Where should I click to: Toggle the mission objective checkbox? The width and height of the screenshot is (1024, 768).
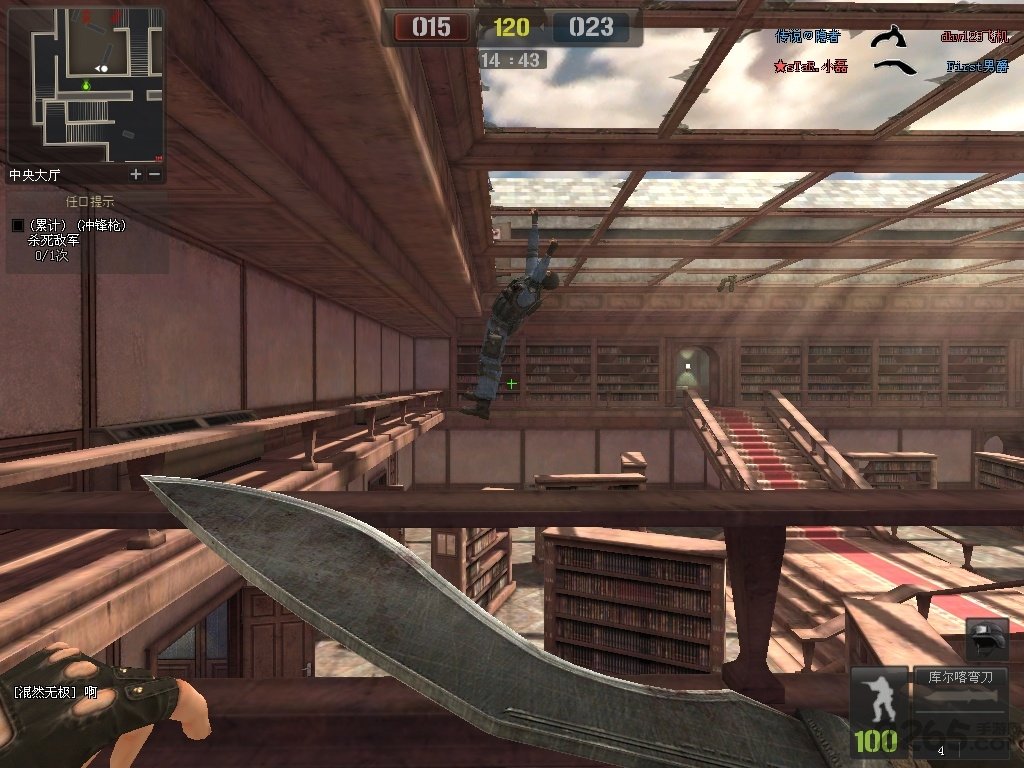point(17,226)
